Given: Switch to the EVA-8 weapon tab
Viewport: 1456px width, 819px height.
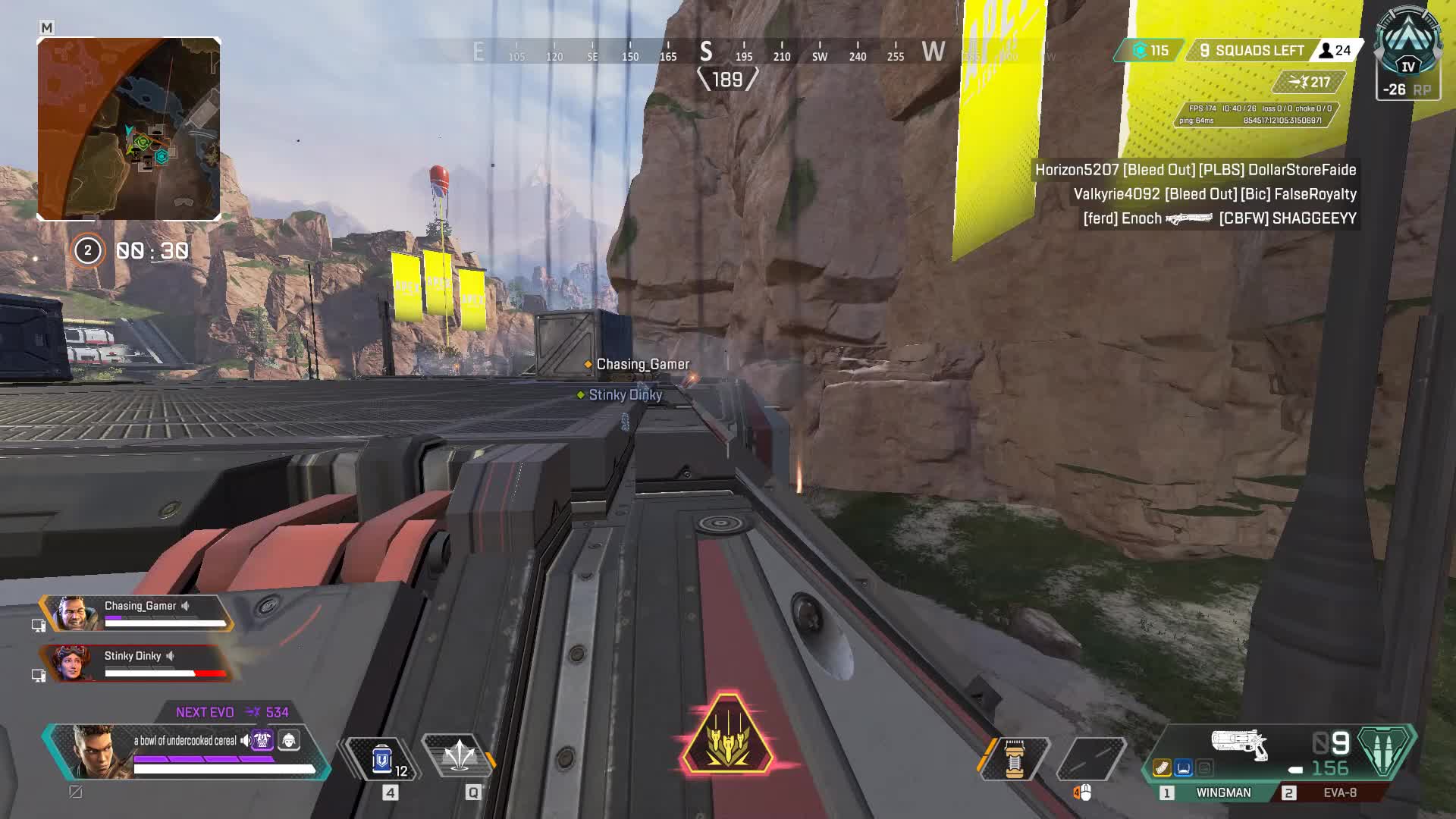Looking at the screenshot, I should [x=1339, y=792].
